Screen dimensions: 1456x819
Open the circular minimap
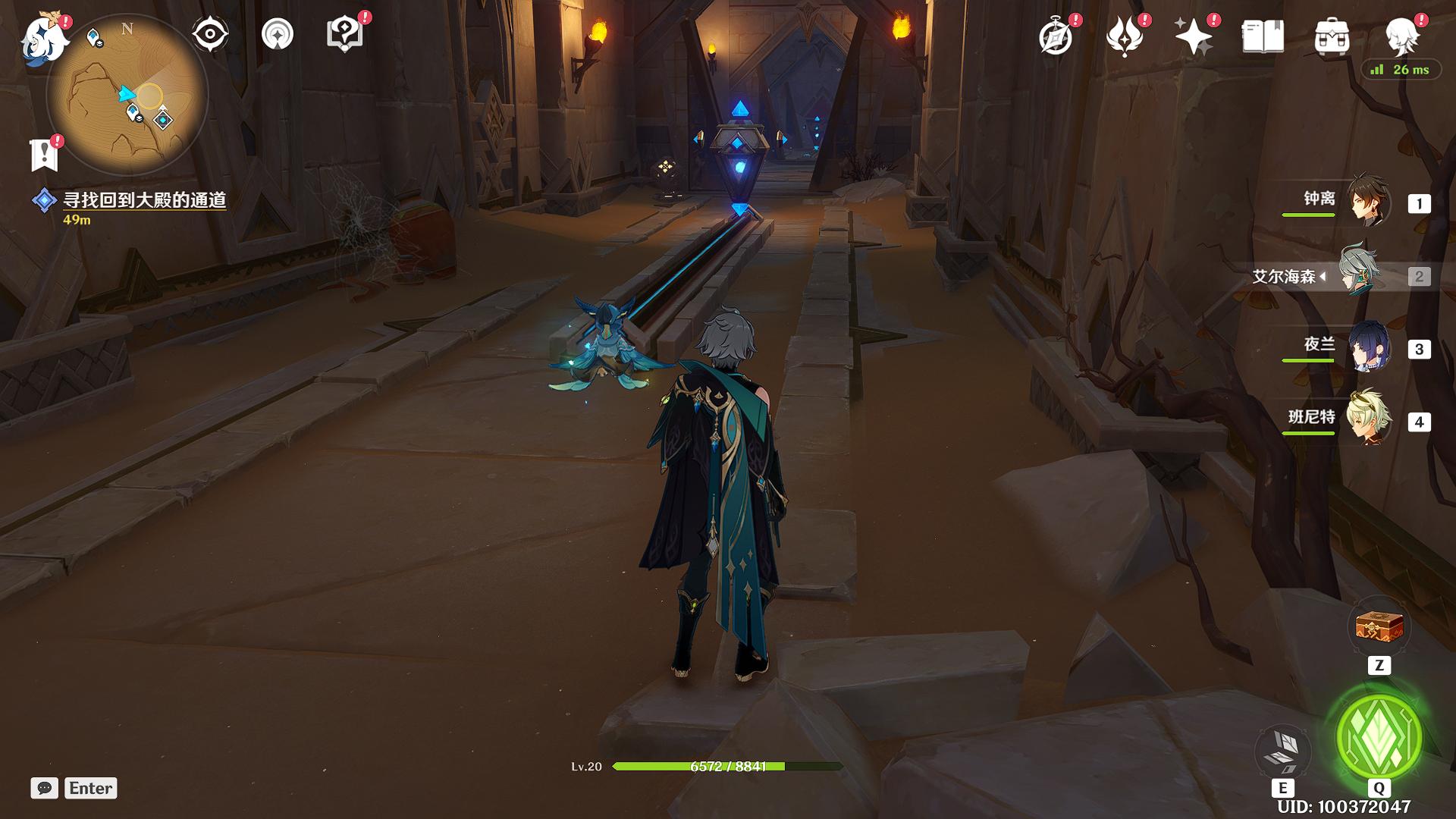coord(127,96)
